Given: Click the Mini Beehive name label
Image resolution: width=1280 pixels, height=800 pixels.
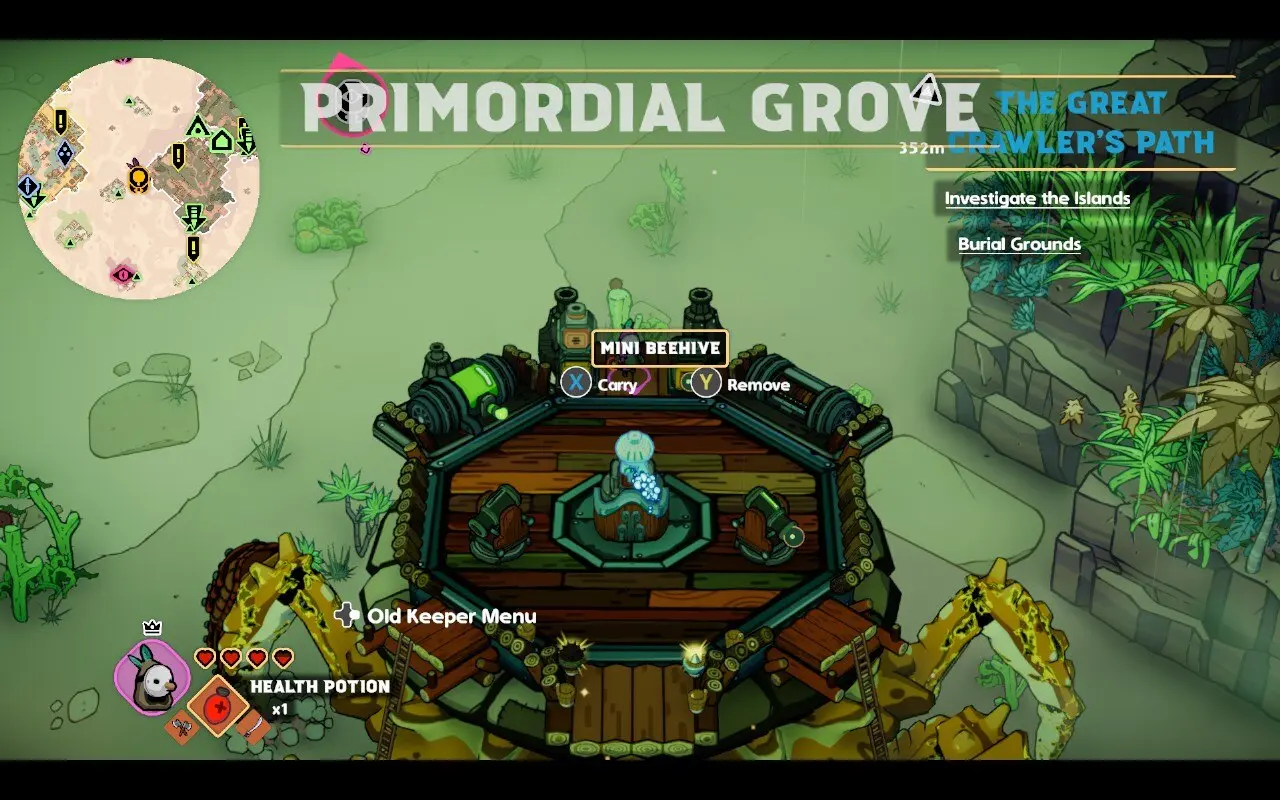Looking at the screenshot, I should [660, 349].
